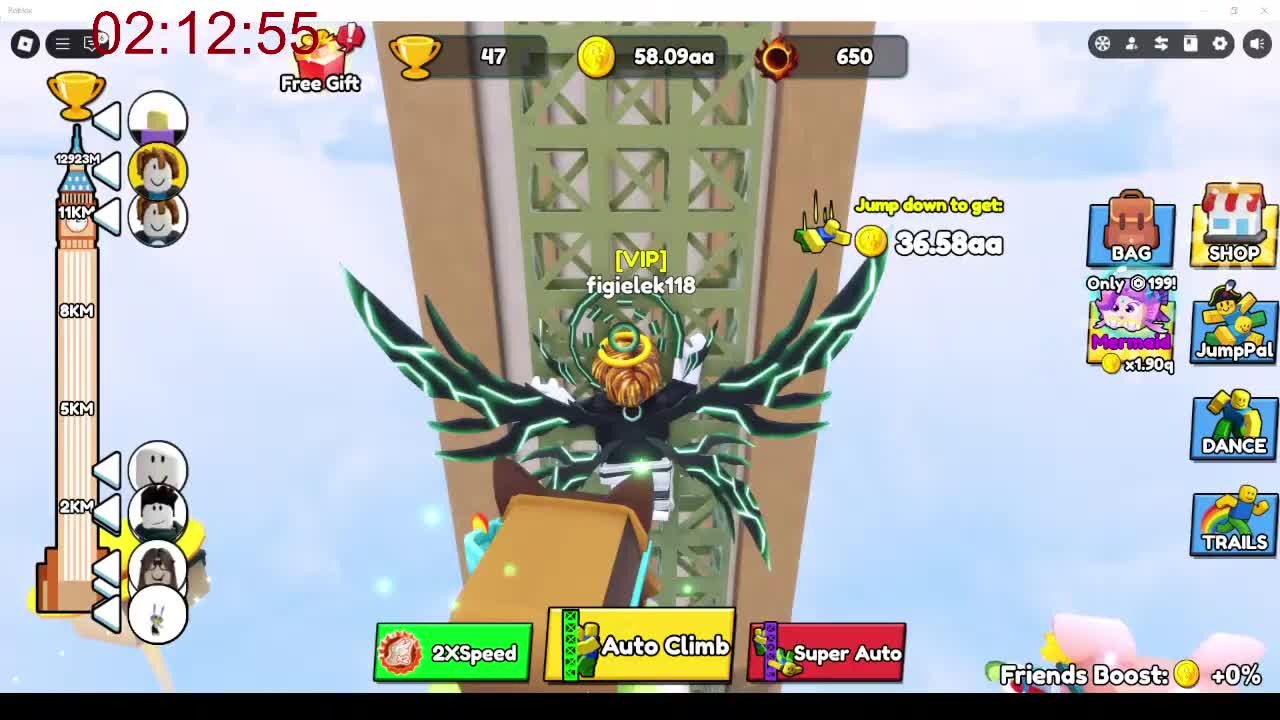Open the hamburger list menu
The image size is (1280, 720).
pyautogui.click(x=62, y=43)
